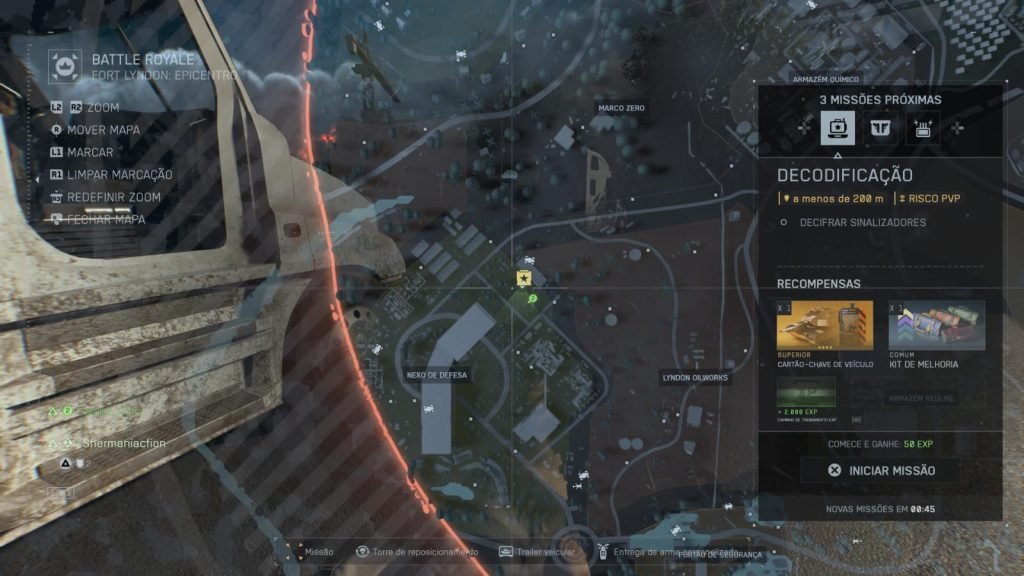Choose the third mission with the radio-device icon
Viewport: 1024px width, 576px height.
(922, 128)
